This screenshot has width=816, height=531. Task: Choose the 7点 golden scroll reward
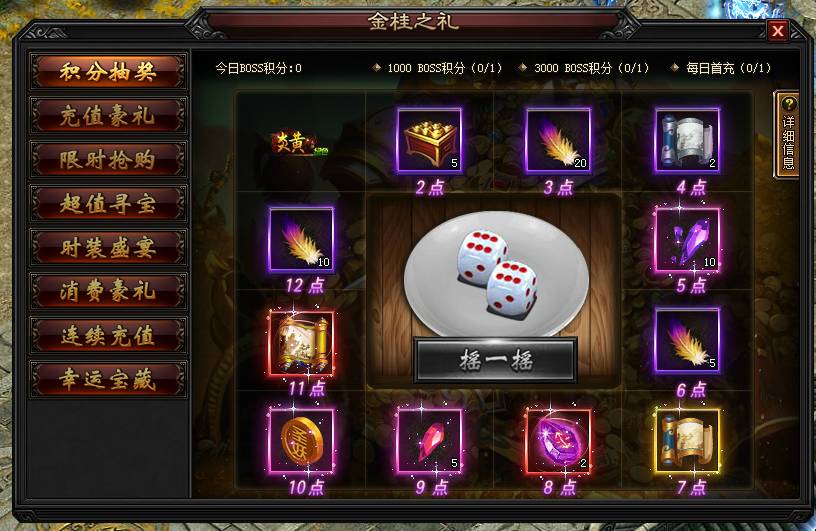pos(686,441)
